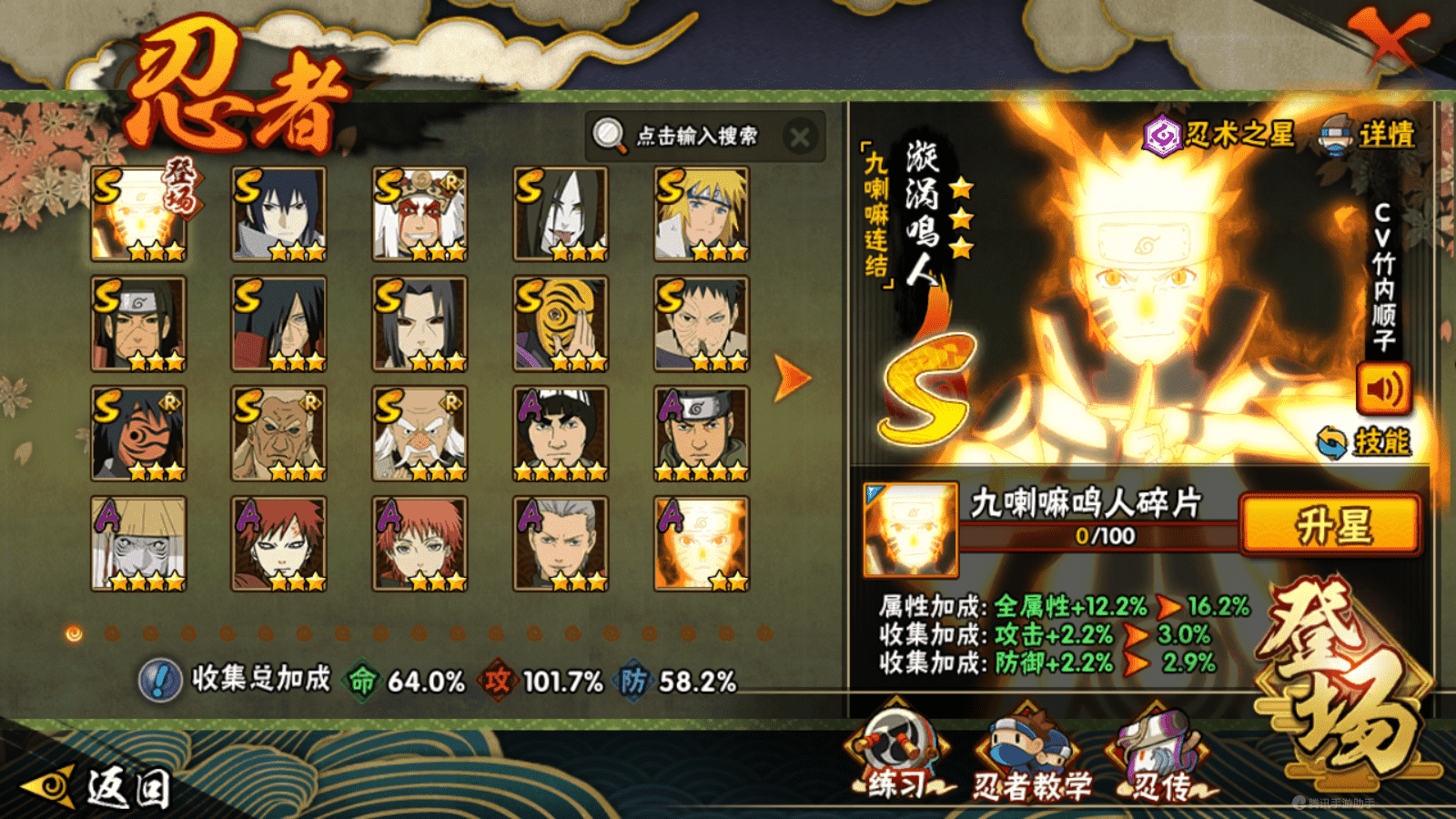Open 忍者教学 ninja tutorial
1456x819 pixels.
1031,757
